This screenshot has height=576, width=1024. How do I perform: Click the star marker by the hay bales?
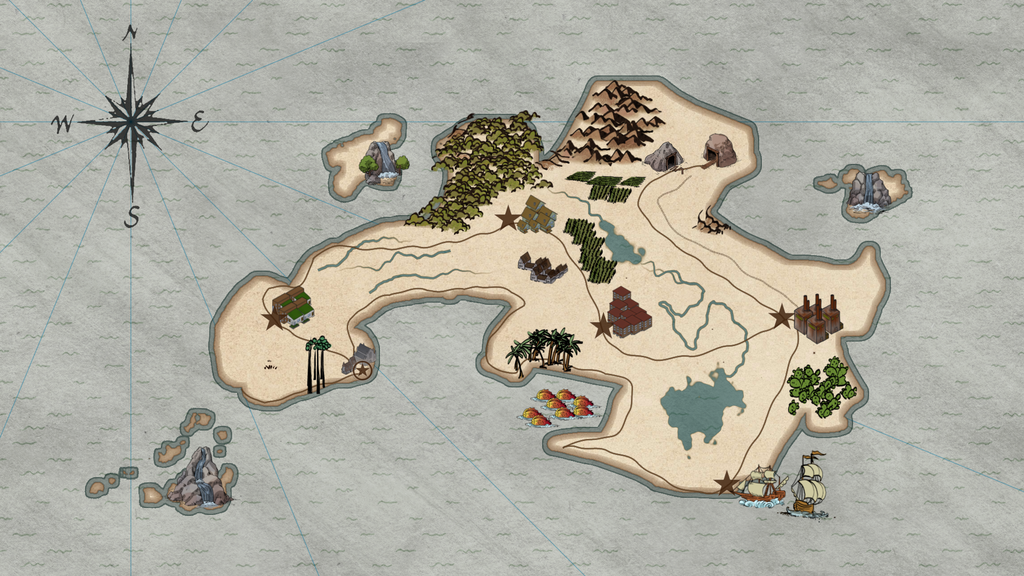point(508,217)
